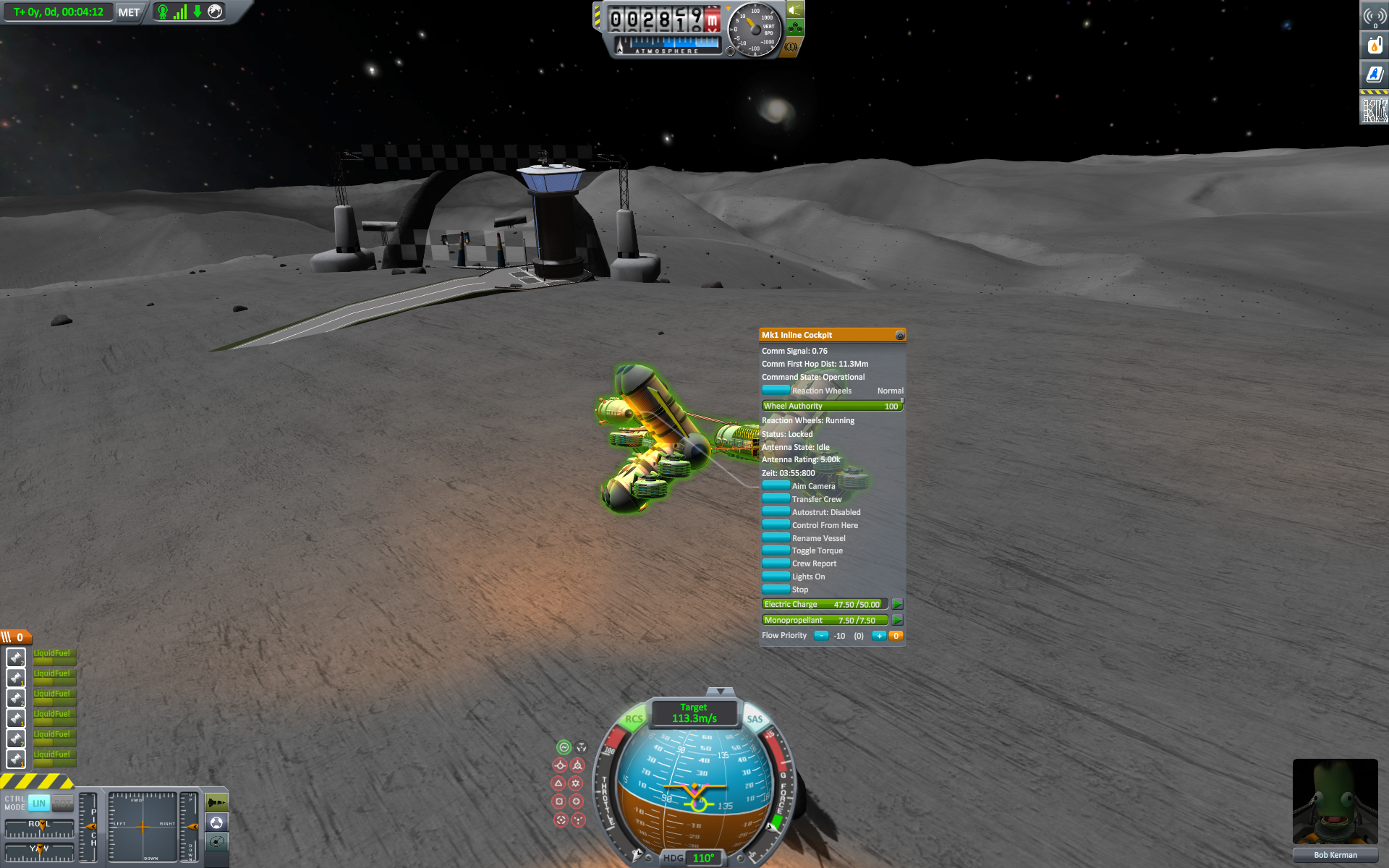
Task: Open Bob Kerman's crew portrait
Action: click(1335, 801)
